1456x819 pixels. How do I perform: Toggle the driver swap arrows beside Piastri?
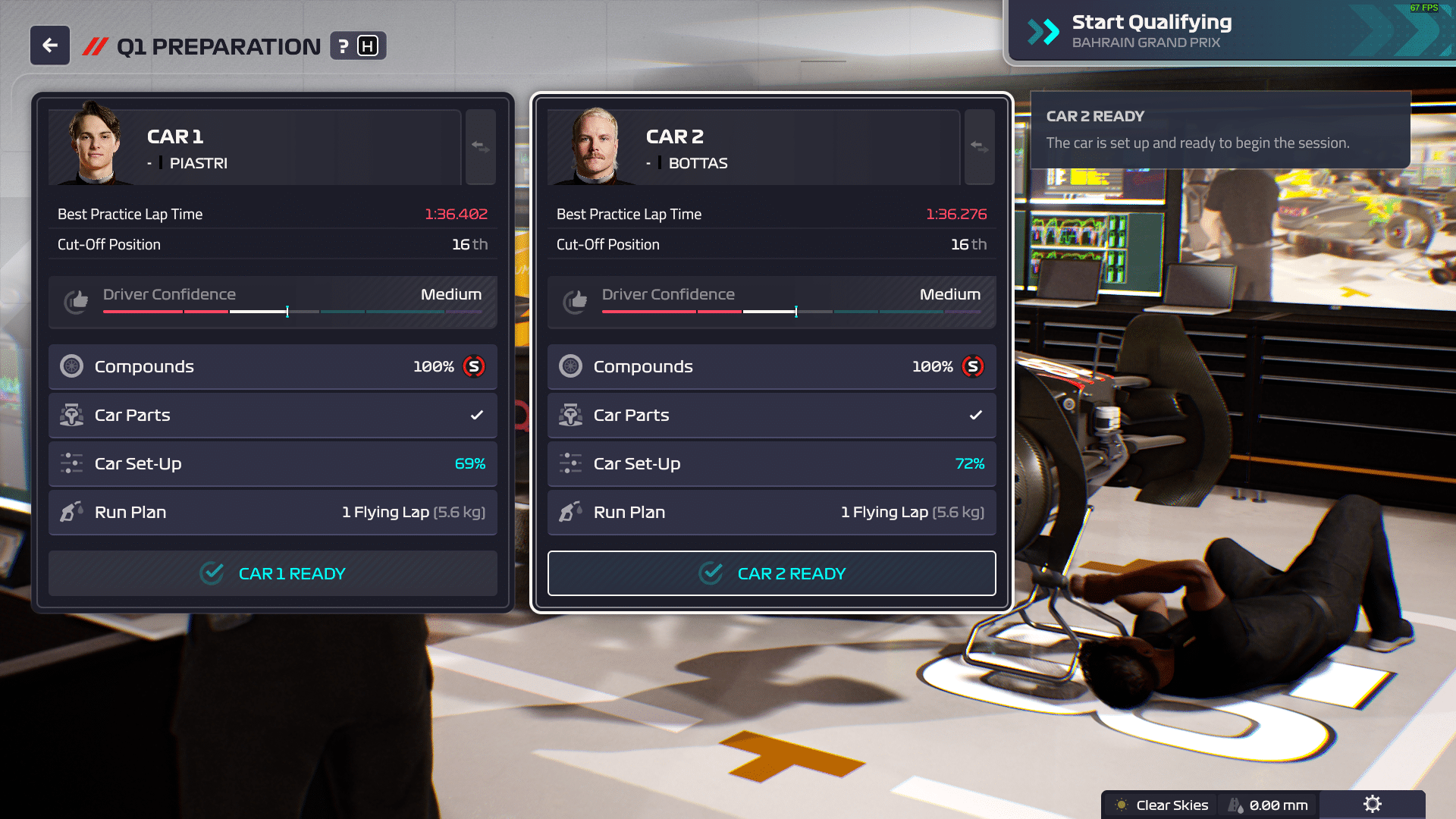pos(480,147)
